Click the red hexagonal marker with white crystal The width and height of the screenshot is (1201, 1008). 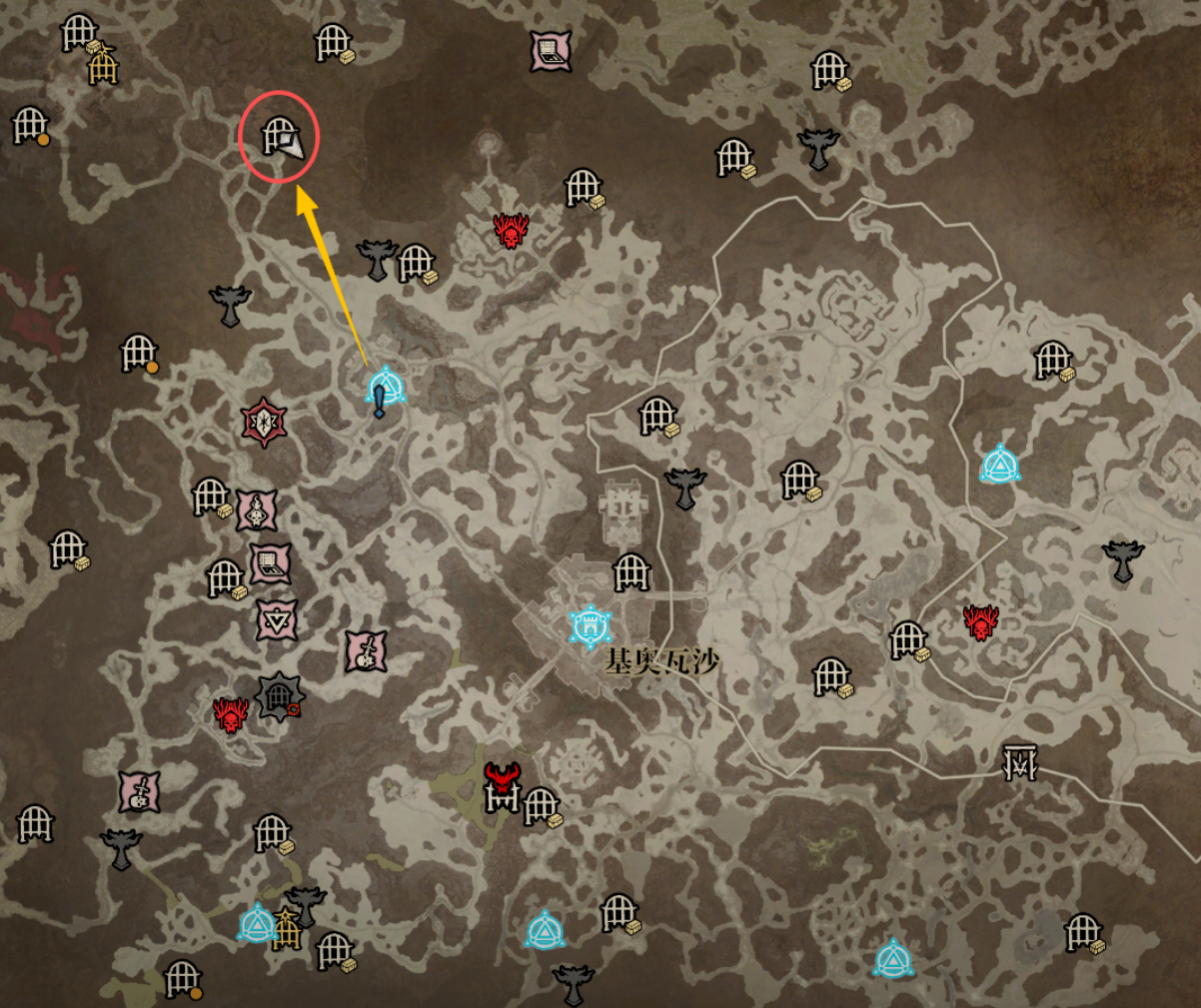(x=264, y=423)
